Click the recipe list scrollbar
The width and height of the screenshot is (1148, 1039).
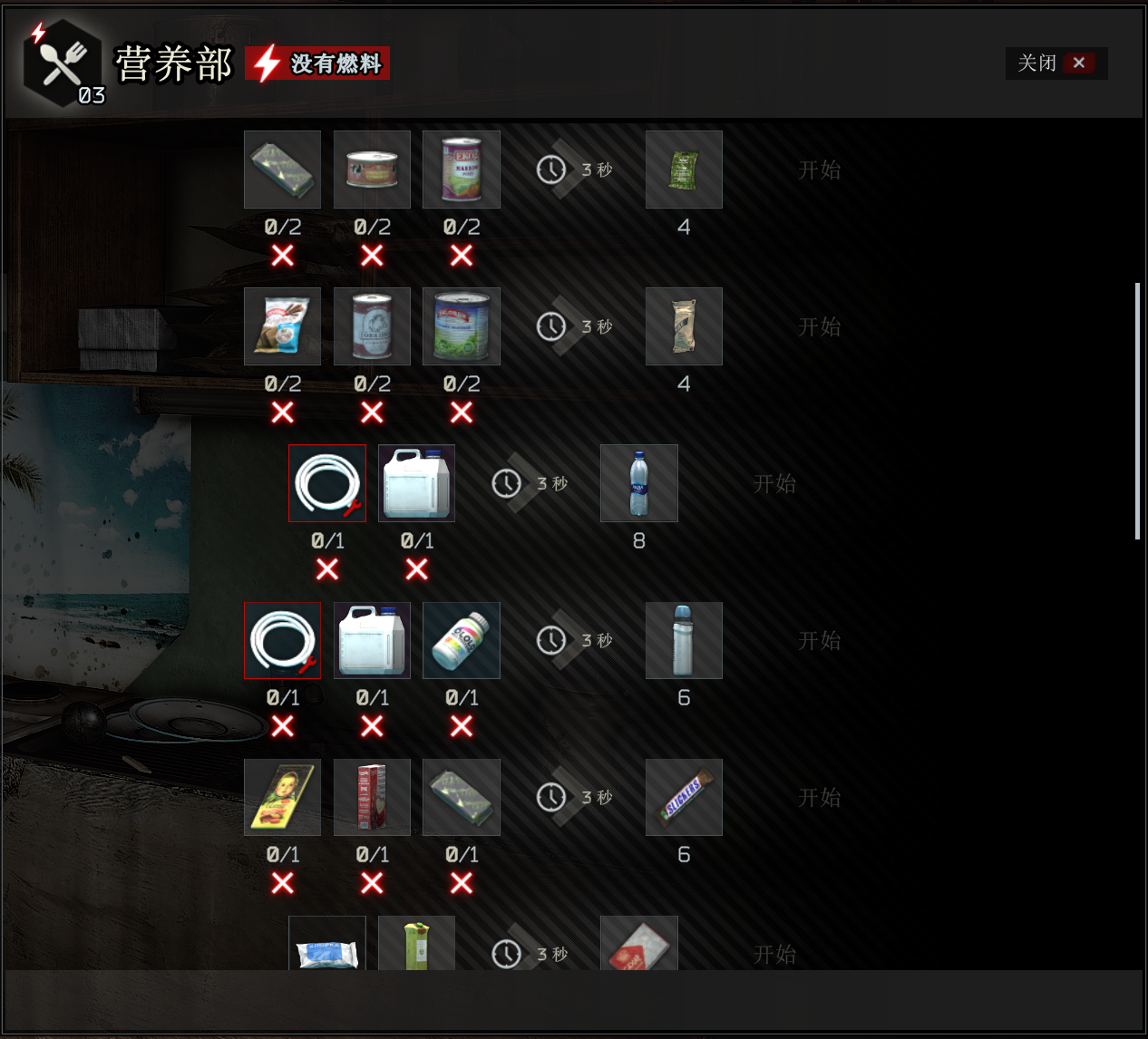tap(1137, 412)
